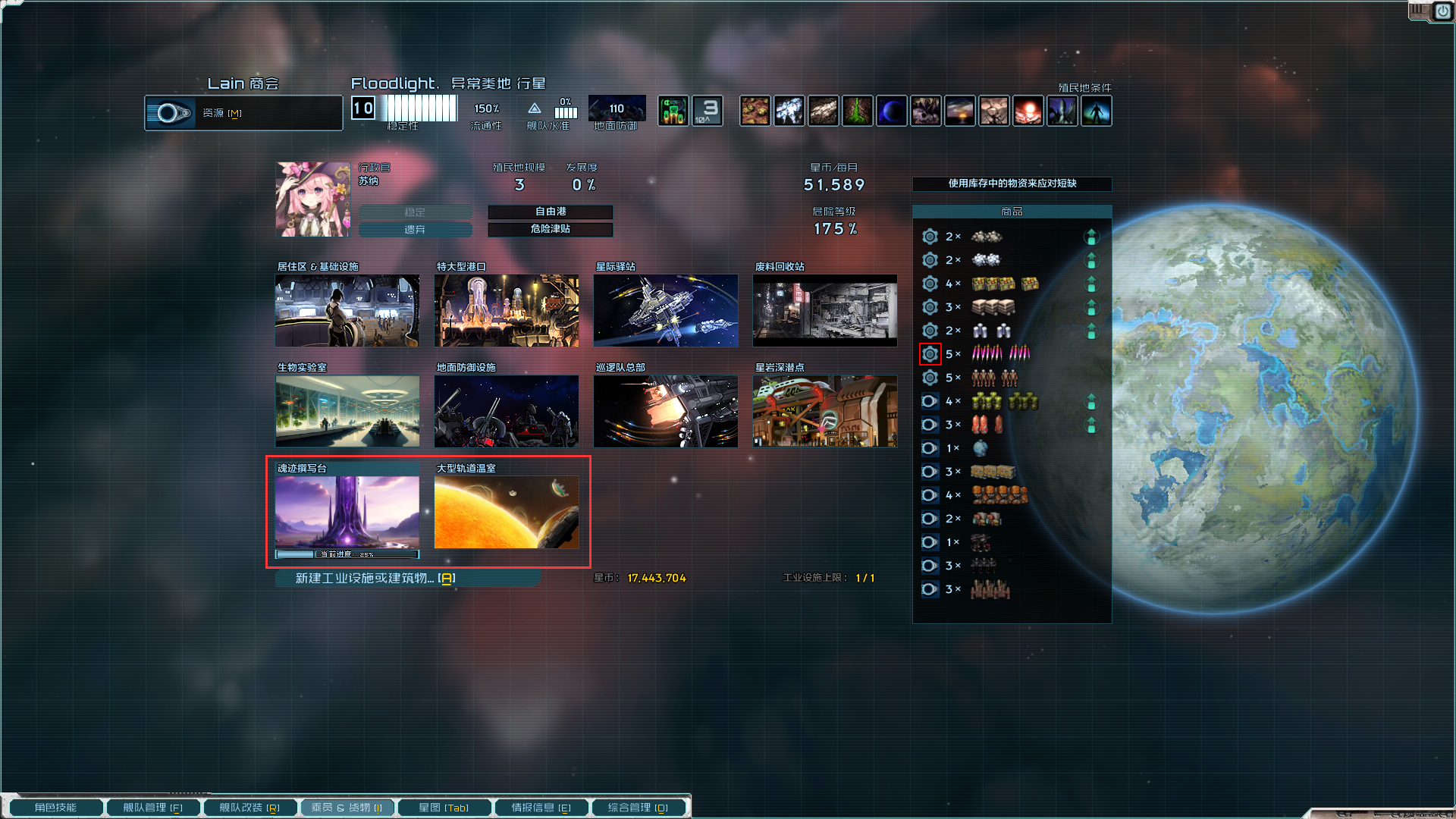The height and width of the screenshot is (819, 1456).
Task: Click the green spaceport symbol left of the population icon
Action: click(673, 110)
